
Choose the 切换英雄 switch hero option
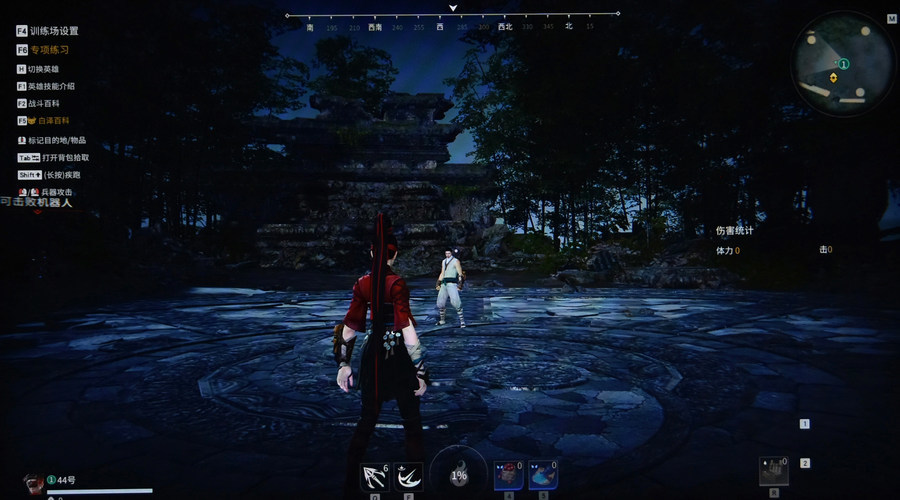[43, 69]
